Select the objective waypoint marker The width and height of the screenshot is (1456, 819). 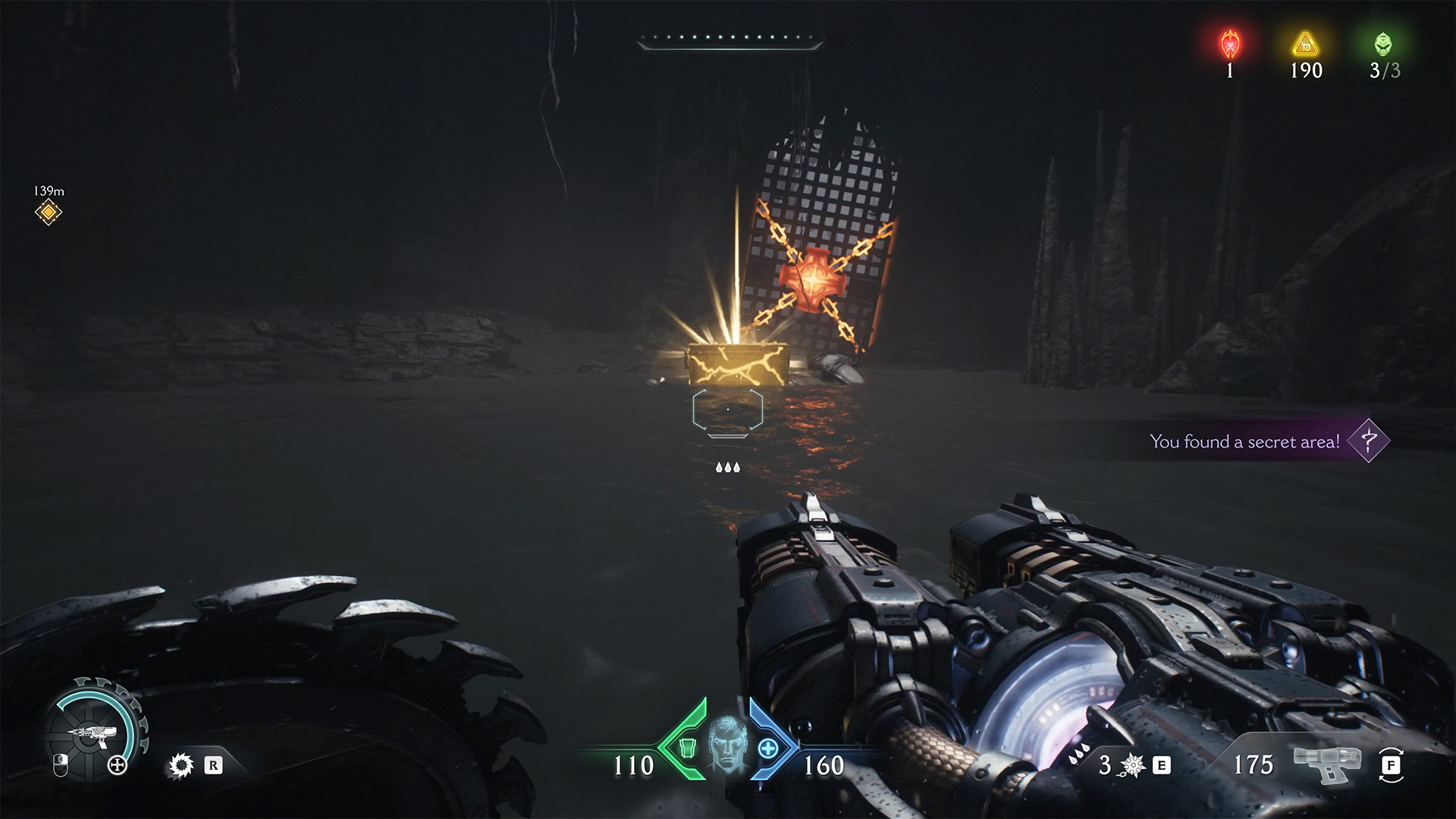[48, 213]
